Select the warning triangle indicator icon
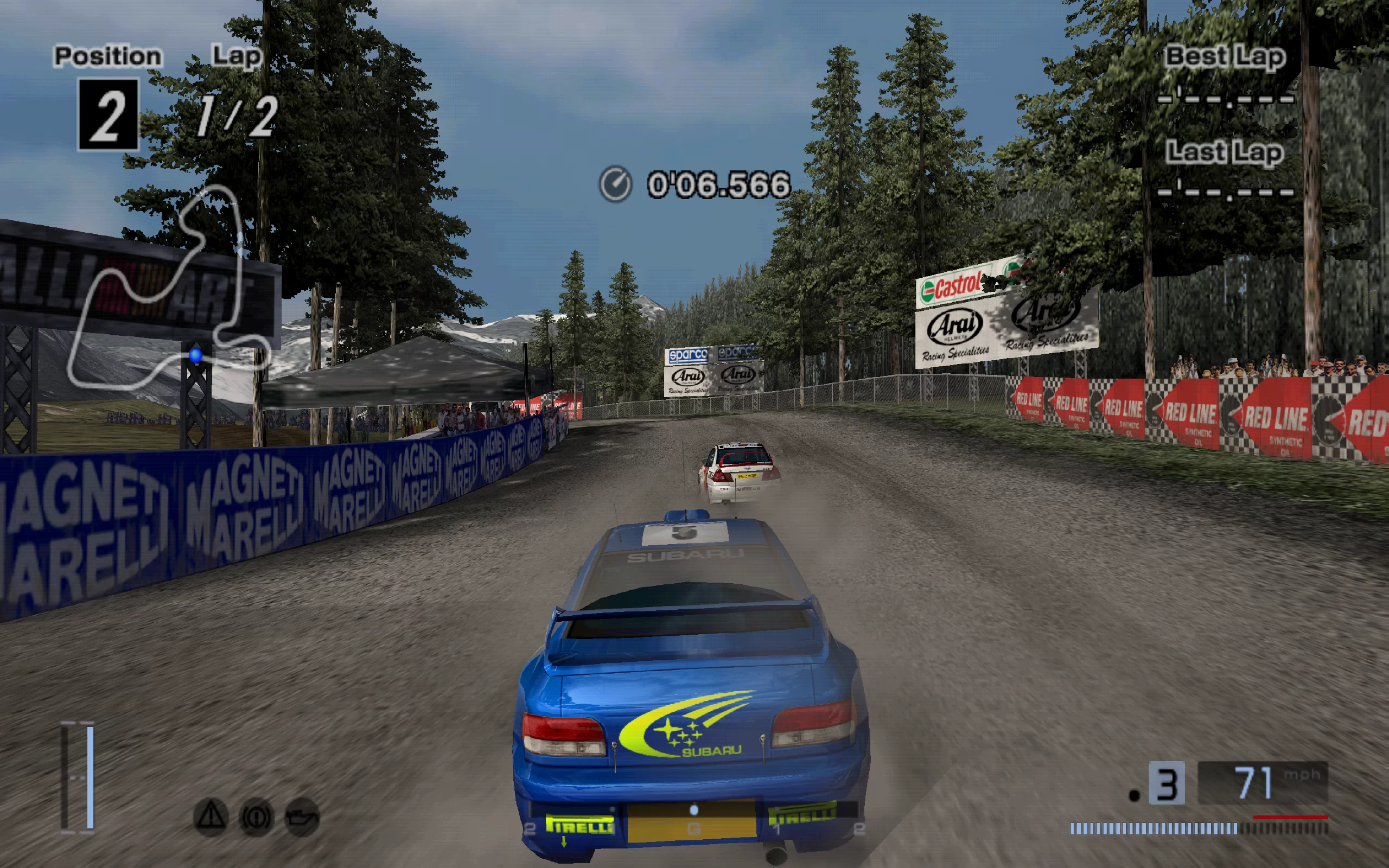The height and width of the screenshot is (868, 1389). tap(211, 815)
